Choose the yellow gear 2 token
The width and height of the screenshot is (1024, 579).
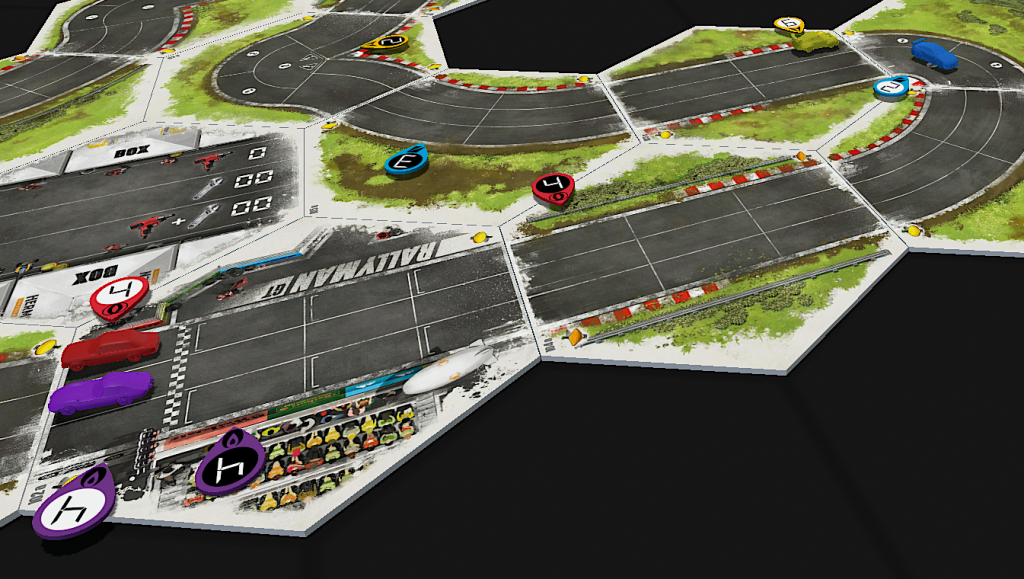point(386,42)
